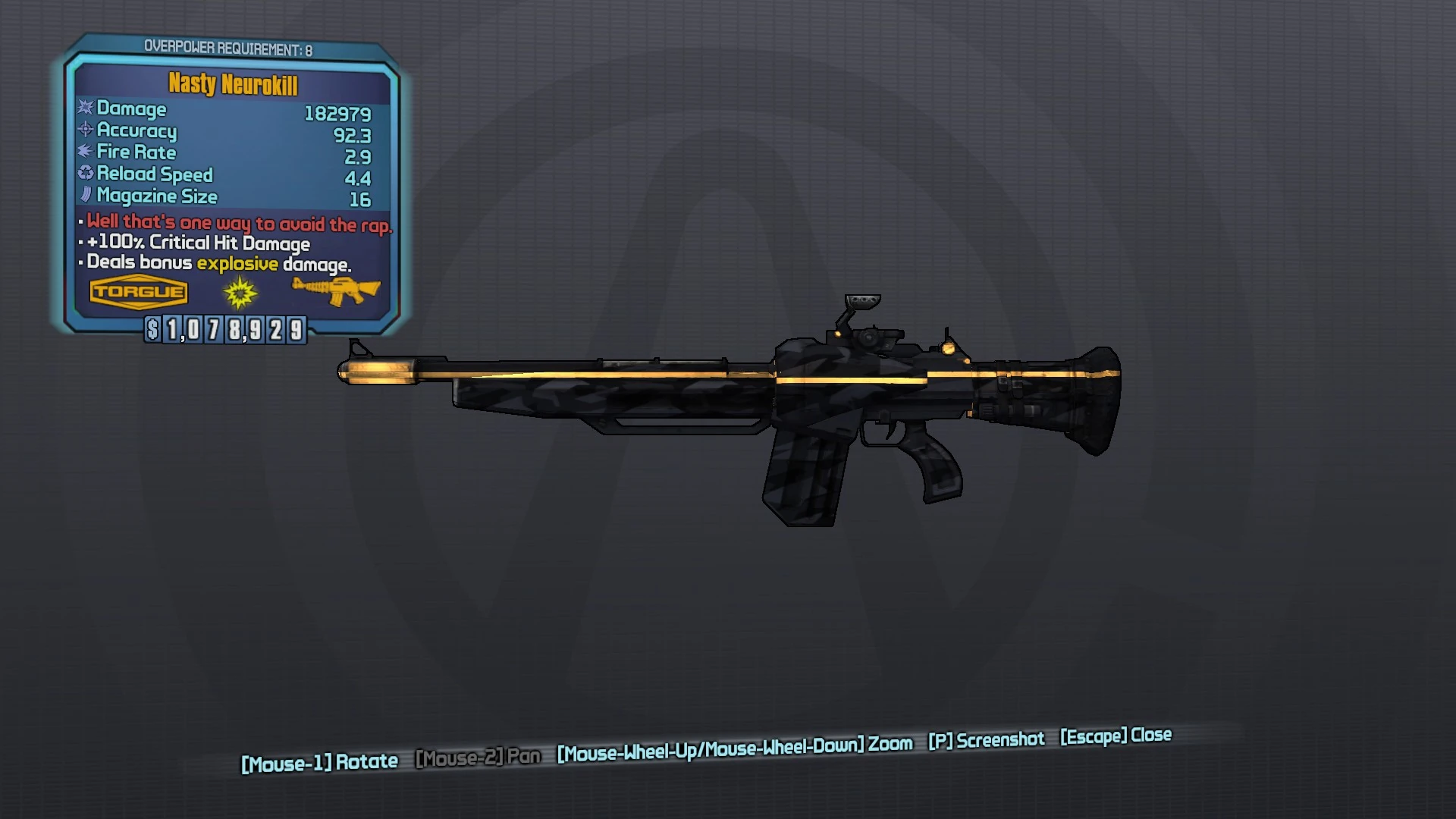The image size is (1456, 819).
Task: Click the dollar sign on the price tag
Action: tap(152, 329)
